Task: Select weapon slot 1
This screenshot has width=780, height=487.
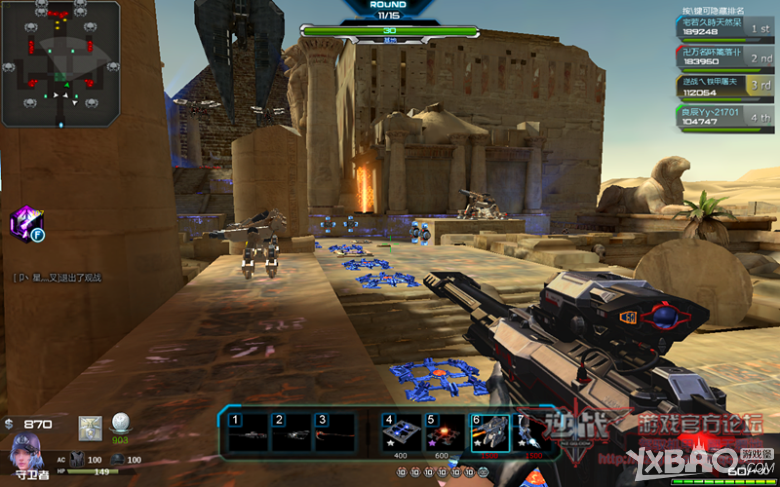Action: coord(249,431)
